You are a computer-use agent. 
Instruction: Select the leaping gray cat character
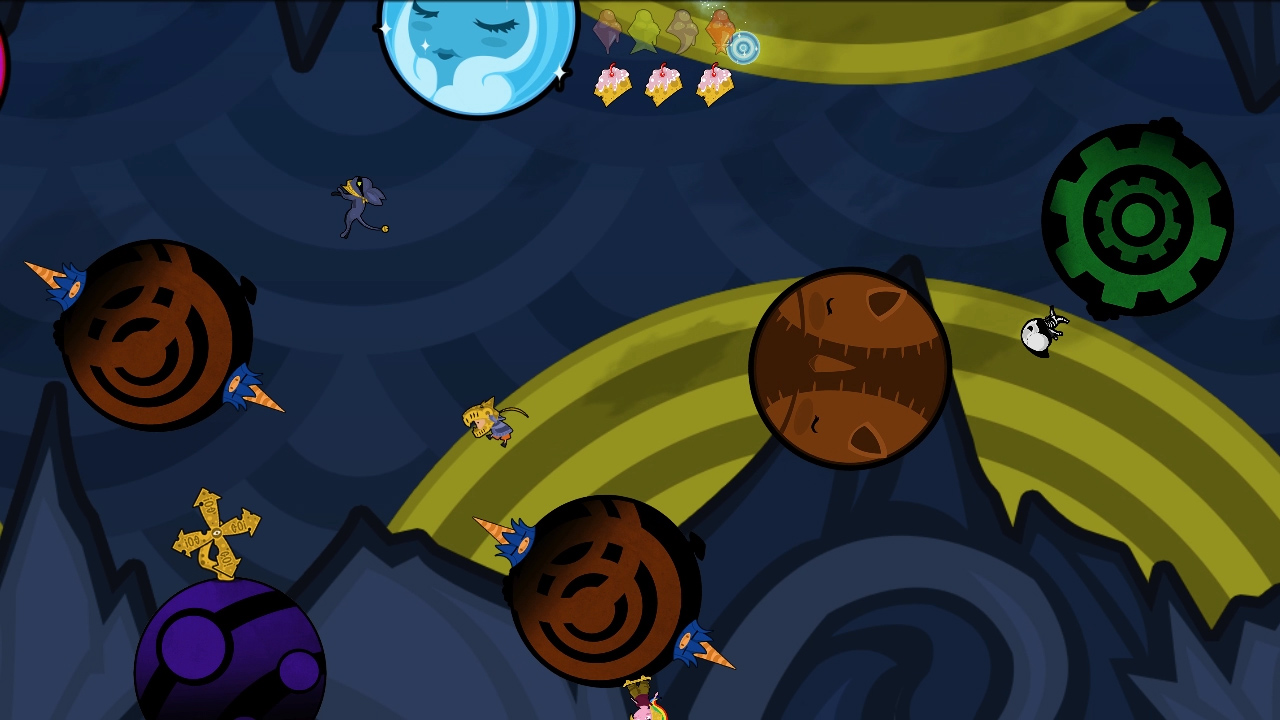point(358,205)
